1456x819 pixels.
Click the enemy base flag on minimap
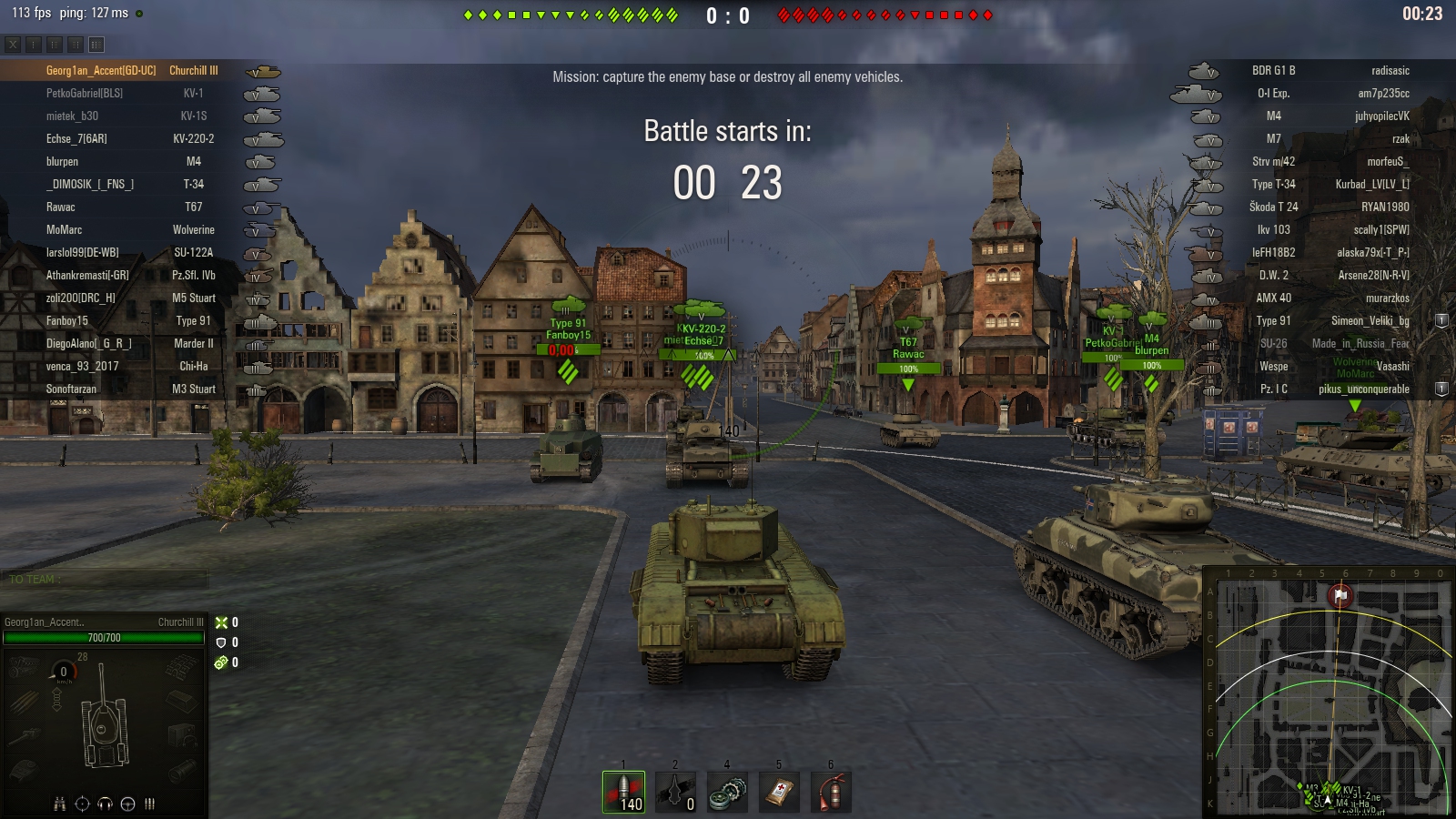pos(1340,596)
